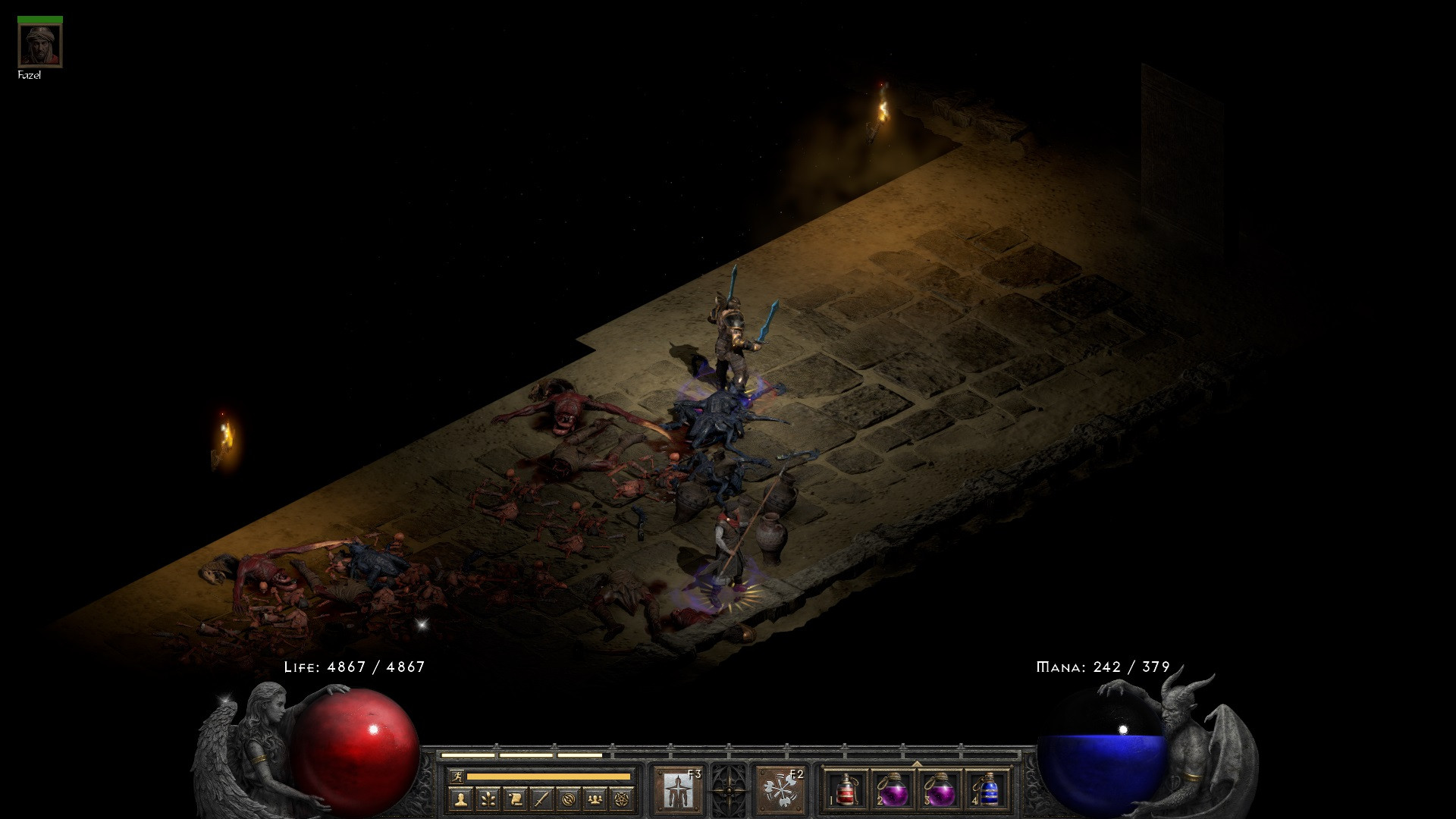The height and width of the screenshot is (819, 1456).
Task: Open the game menu pentagram button
Action: (623, 799)
